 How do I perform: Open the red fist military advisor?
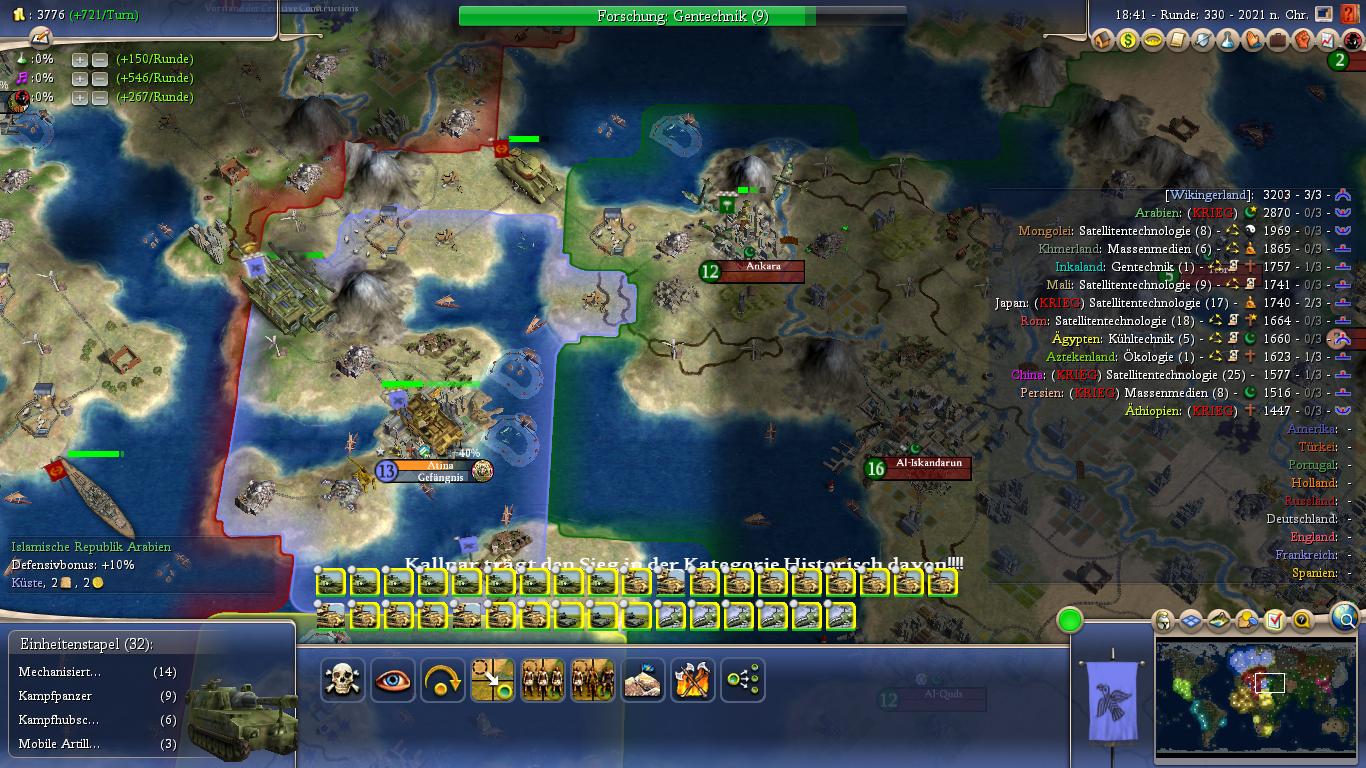click(1303, 41)
